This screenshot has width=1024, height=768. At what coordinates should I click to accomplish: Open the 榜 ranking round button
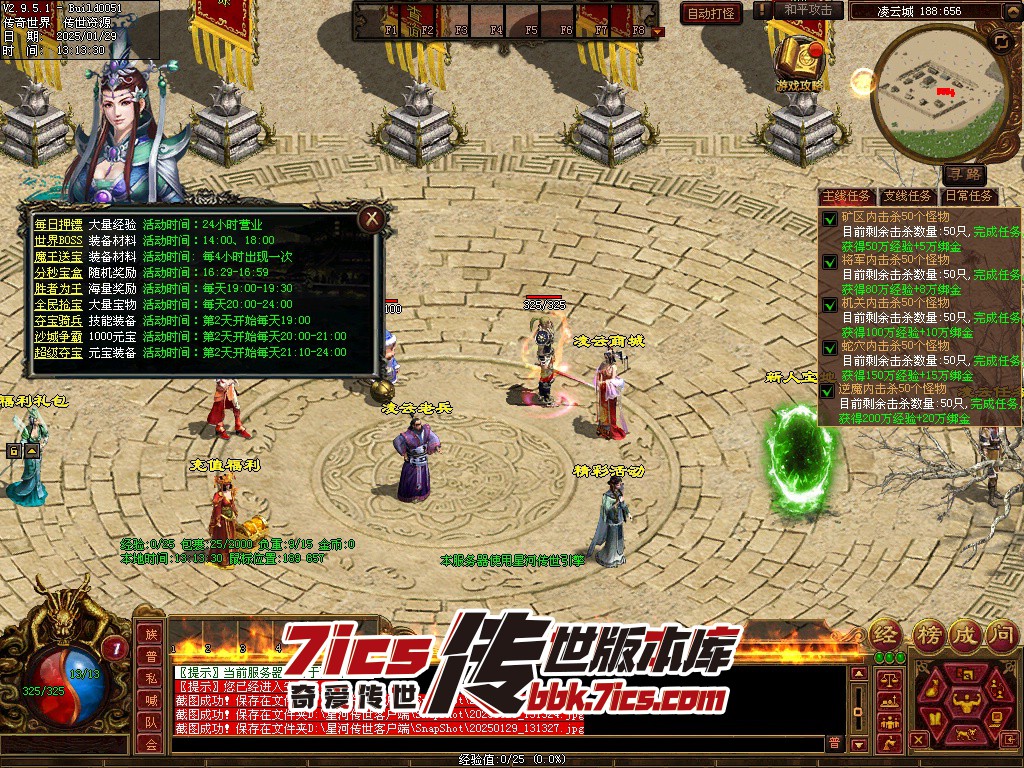click(x=928, y=633)
